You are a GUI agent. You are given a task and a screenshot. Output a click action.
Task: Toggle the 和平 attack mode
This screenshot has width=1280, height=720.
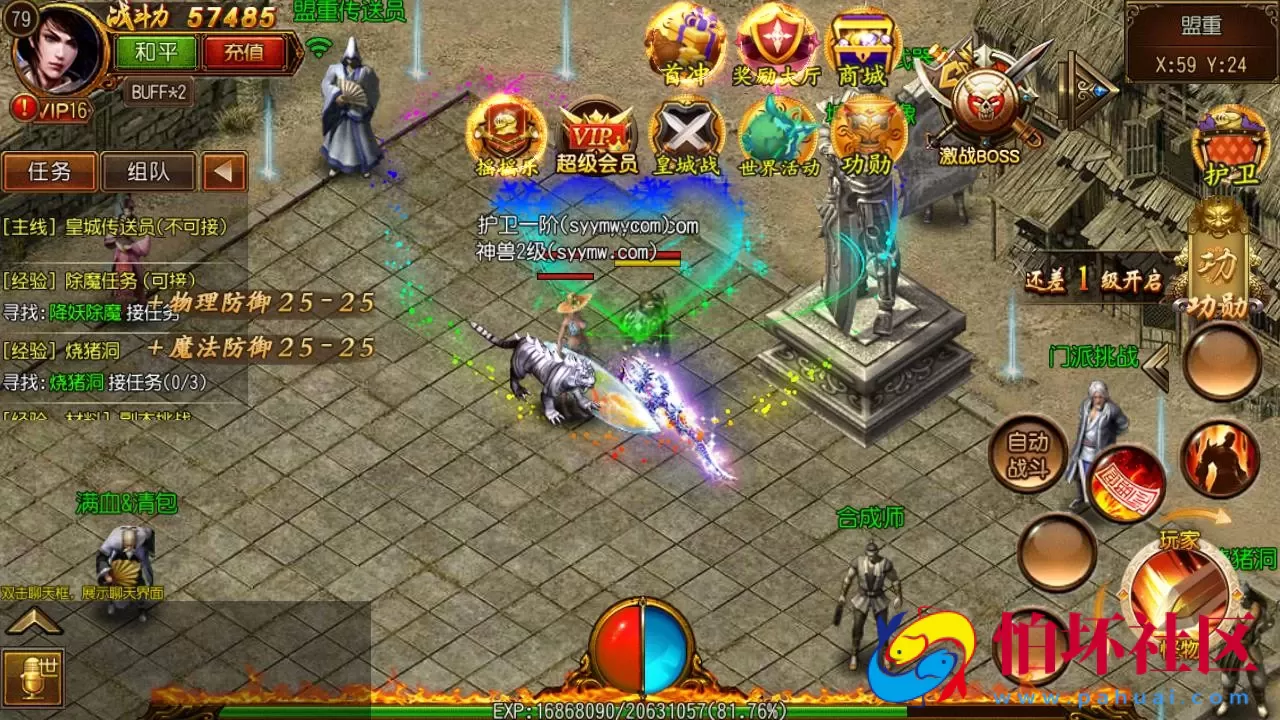[156, 51]
